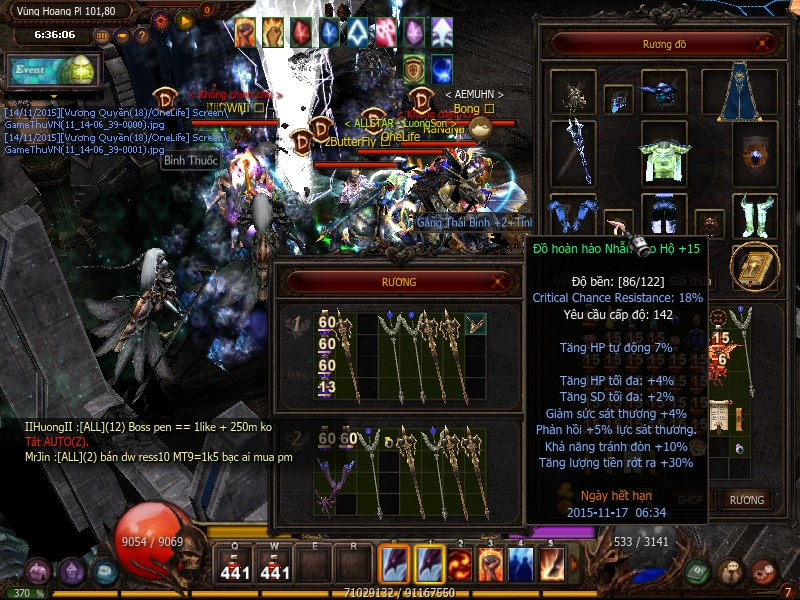
Task: Use the W hotkey potion slot
Action: 275,566
